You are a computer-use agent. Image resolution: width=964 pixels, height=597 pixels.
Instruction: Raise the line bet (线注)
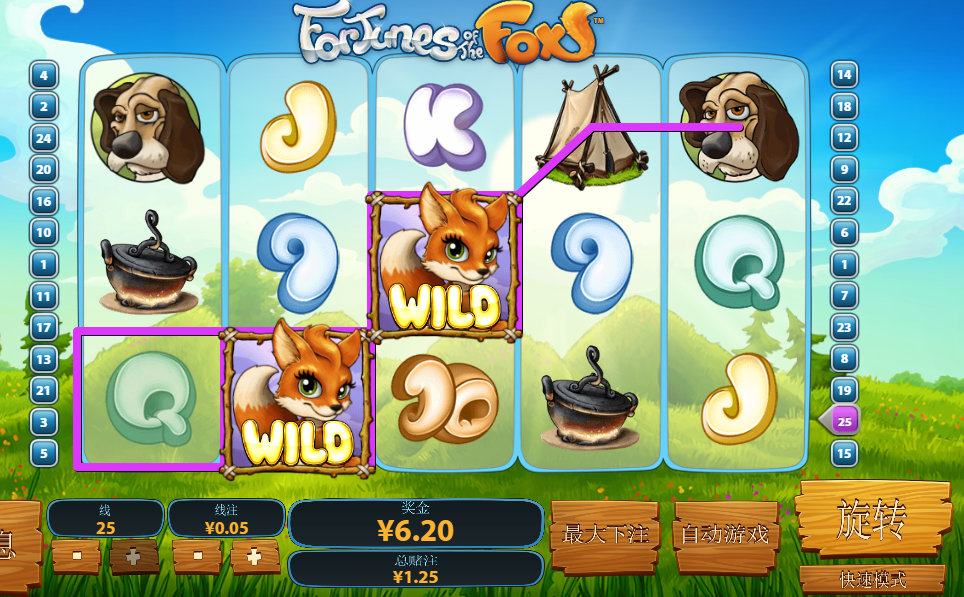(x=255, y=555)
